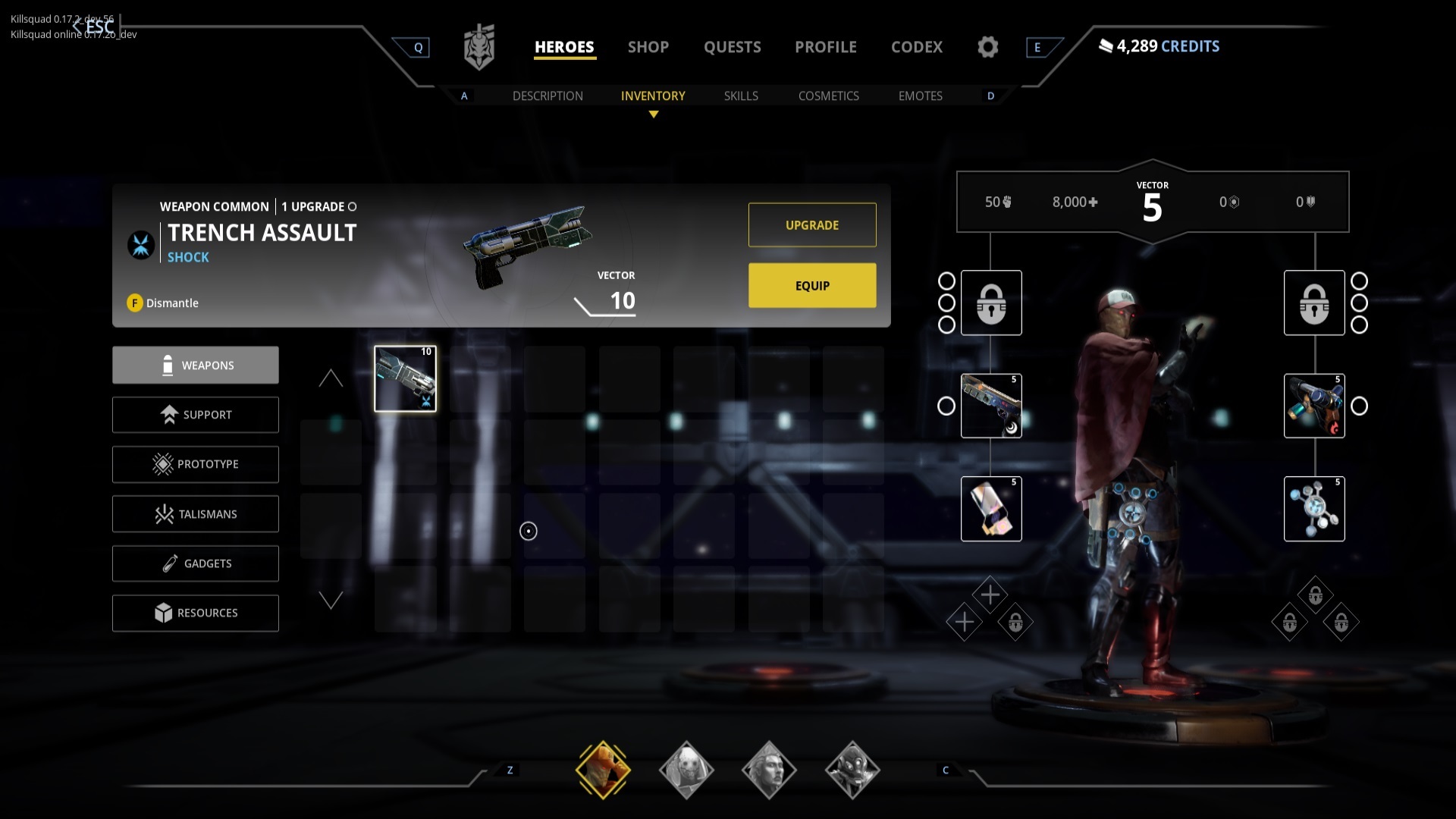Equip the Trench Assault weapon
The image size is (1456, 819).
tap(812, 286)
